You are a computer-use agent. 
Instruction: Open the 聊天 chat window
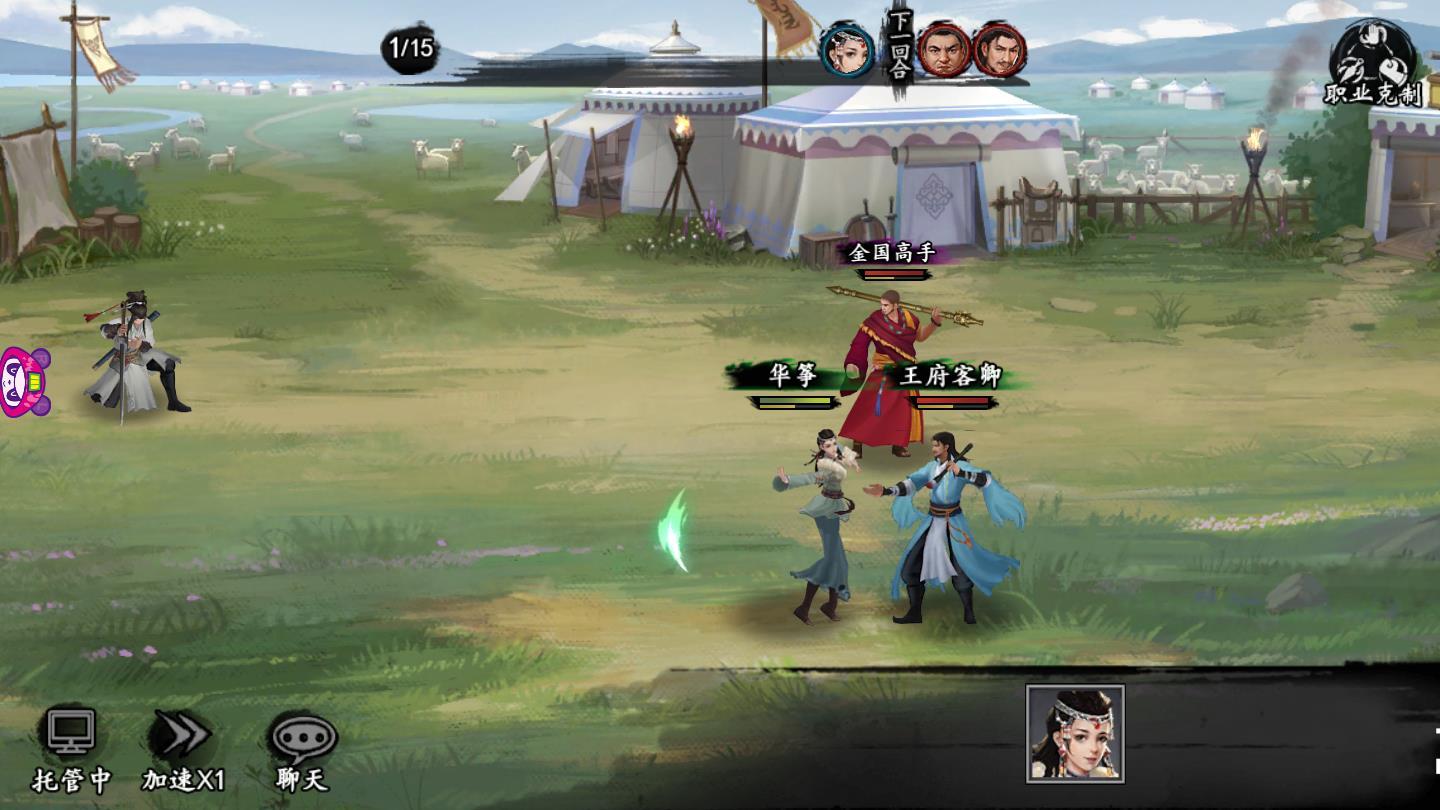click(x=301, y=748)
